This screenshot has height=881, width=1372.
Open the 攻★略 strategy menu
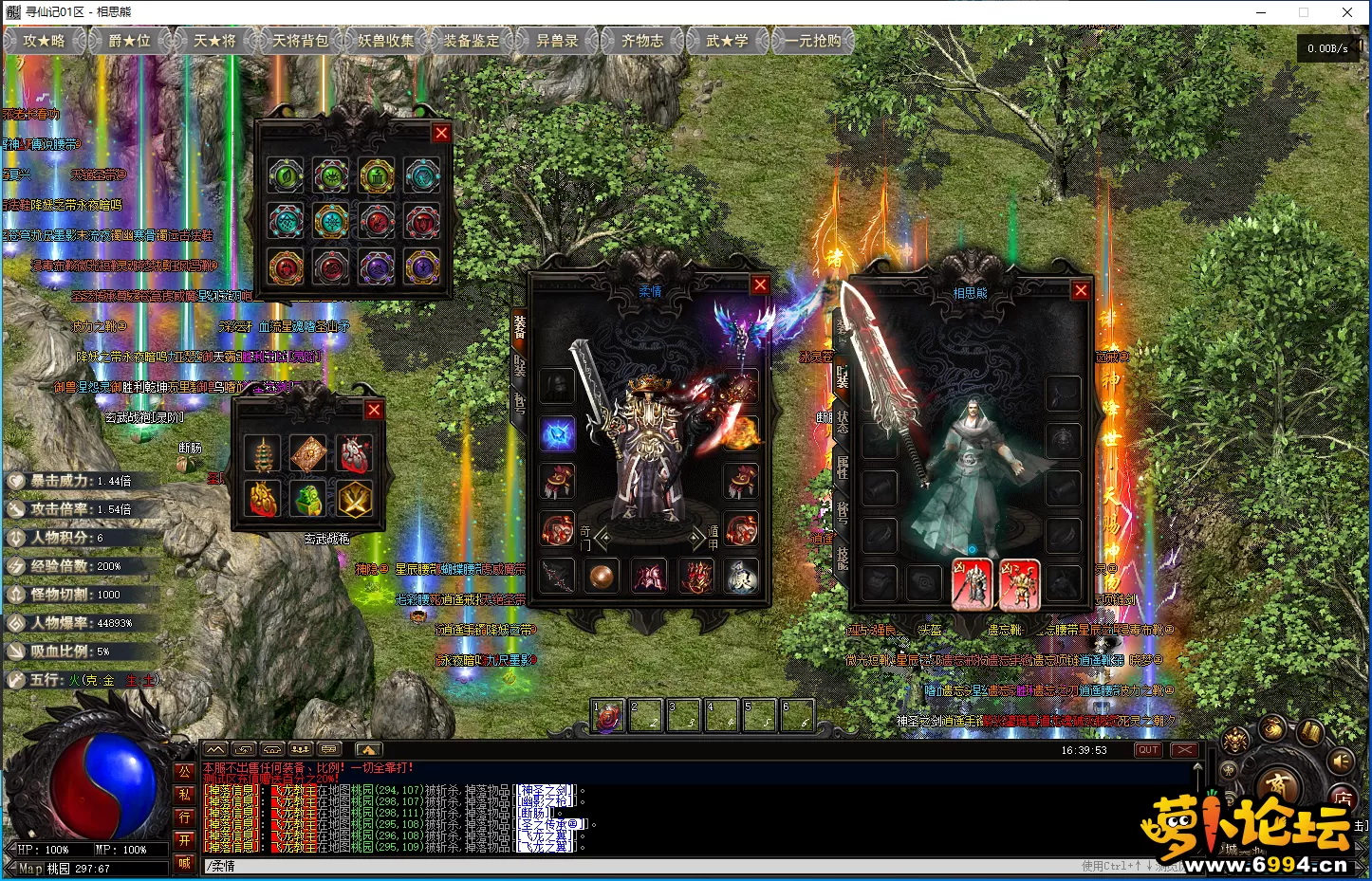coord(45,41)
